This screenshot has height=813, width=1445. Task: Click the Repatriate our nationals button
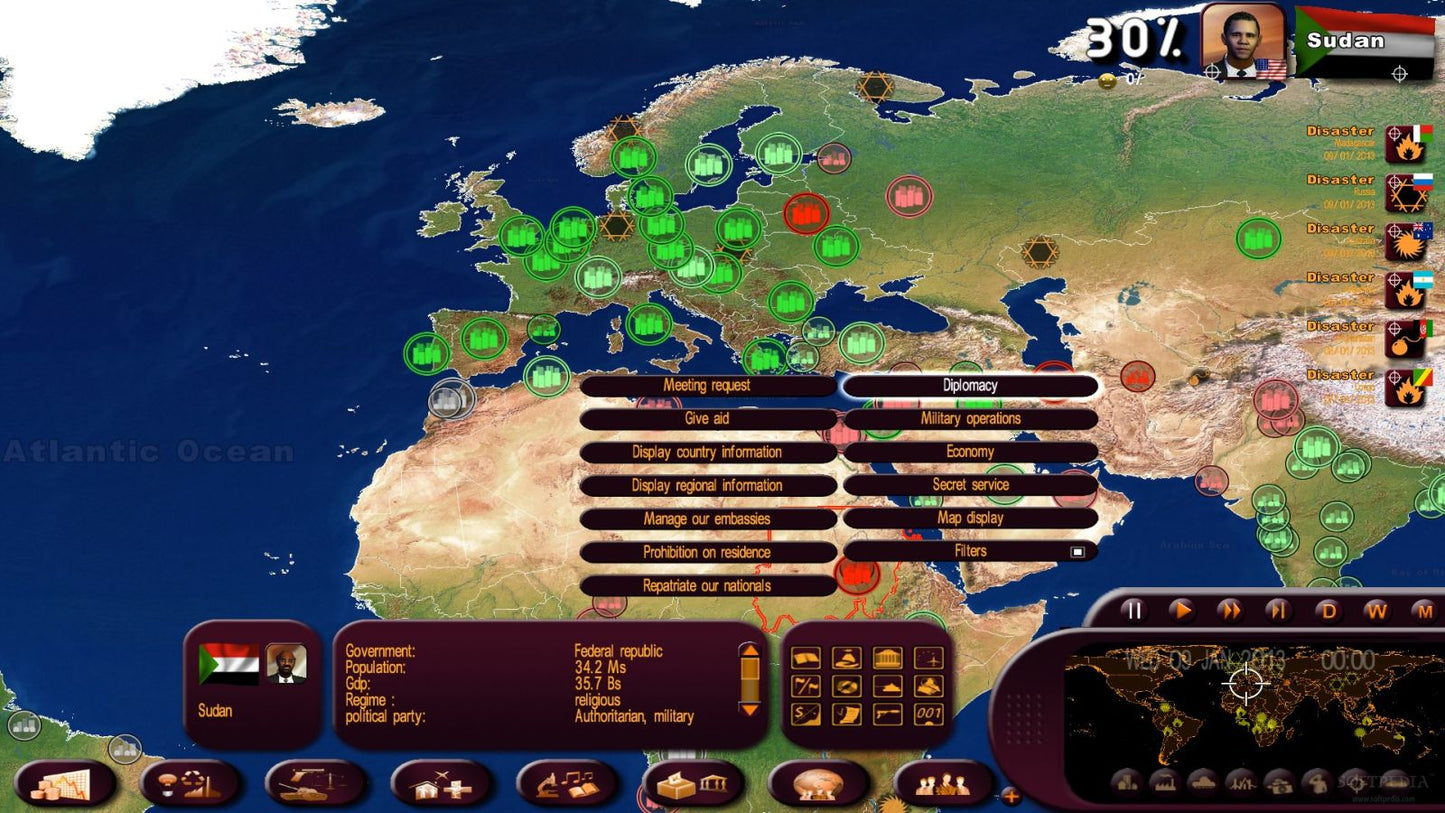tap(708, 585)
